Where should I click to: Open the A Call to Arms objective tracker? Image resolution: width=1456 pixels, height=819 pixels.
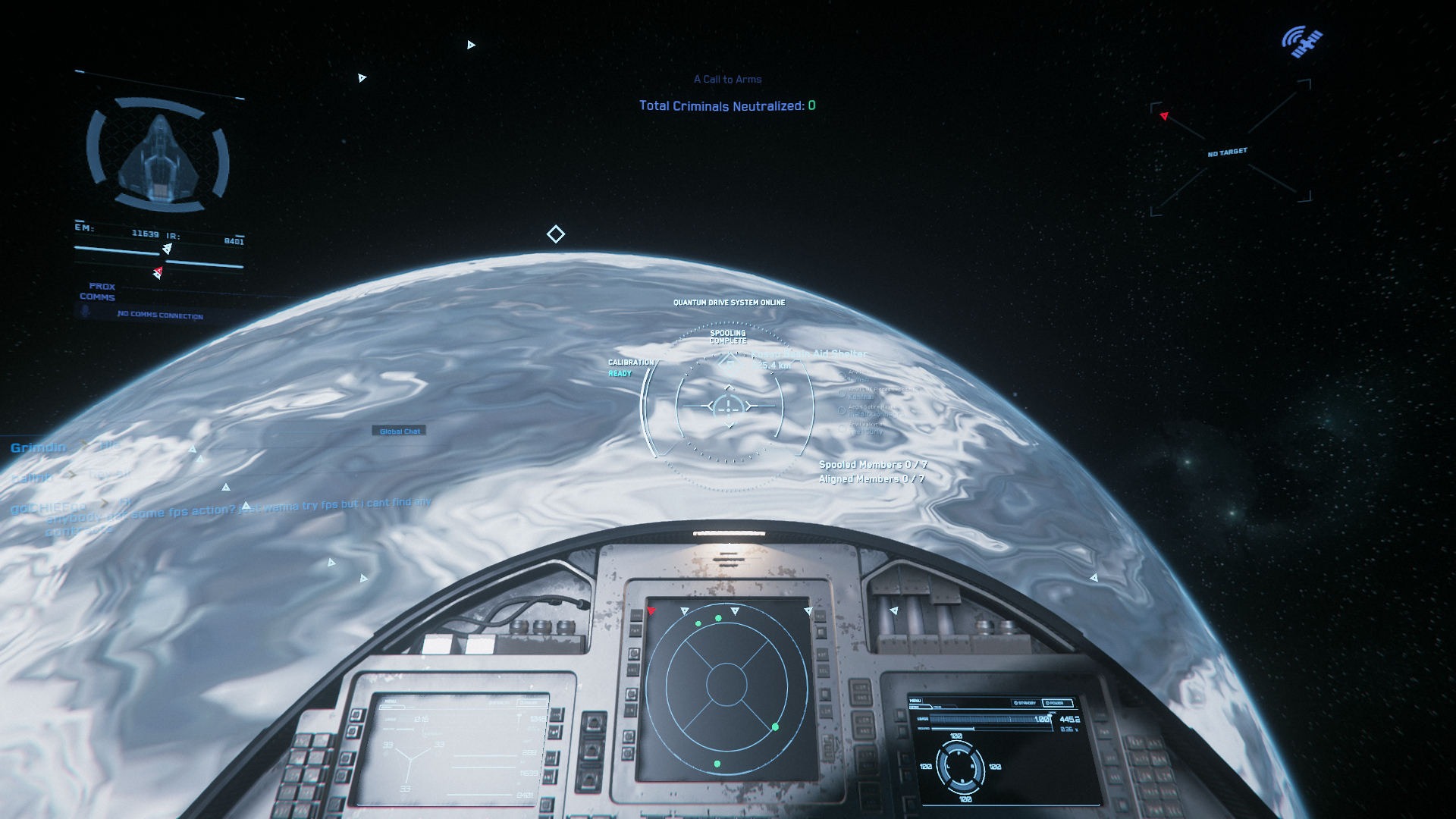(x=727, y=79)
